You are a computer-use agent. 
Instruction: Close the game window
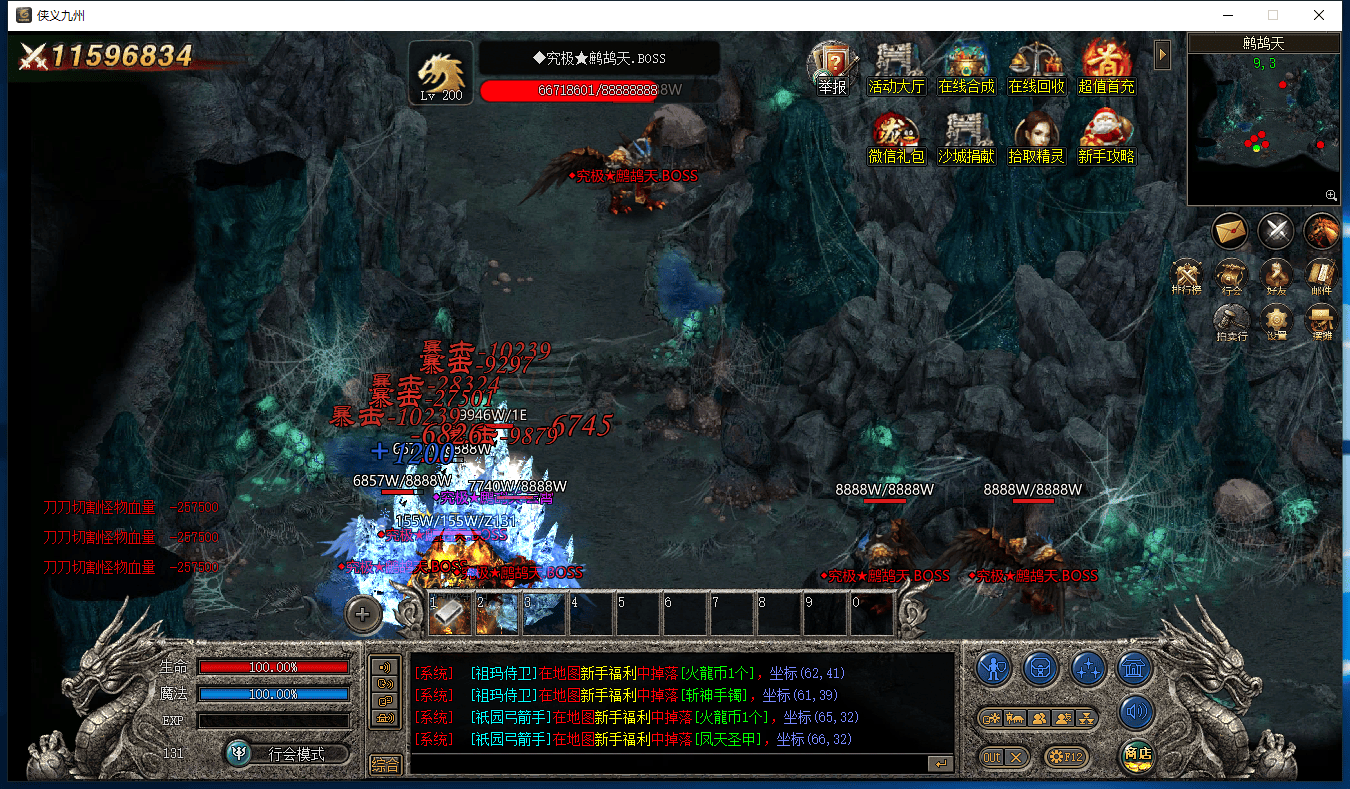(x=1319, y=15)
